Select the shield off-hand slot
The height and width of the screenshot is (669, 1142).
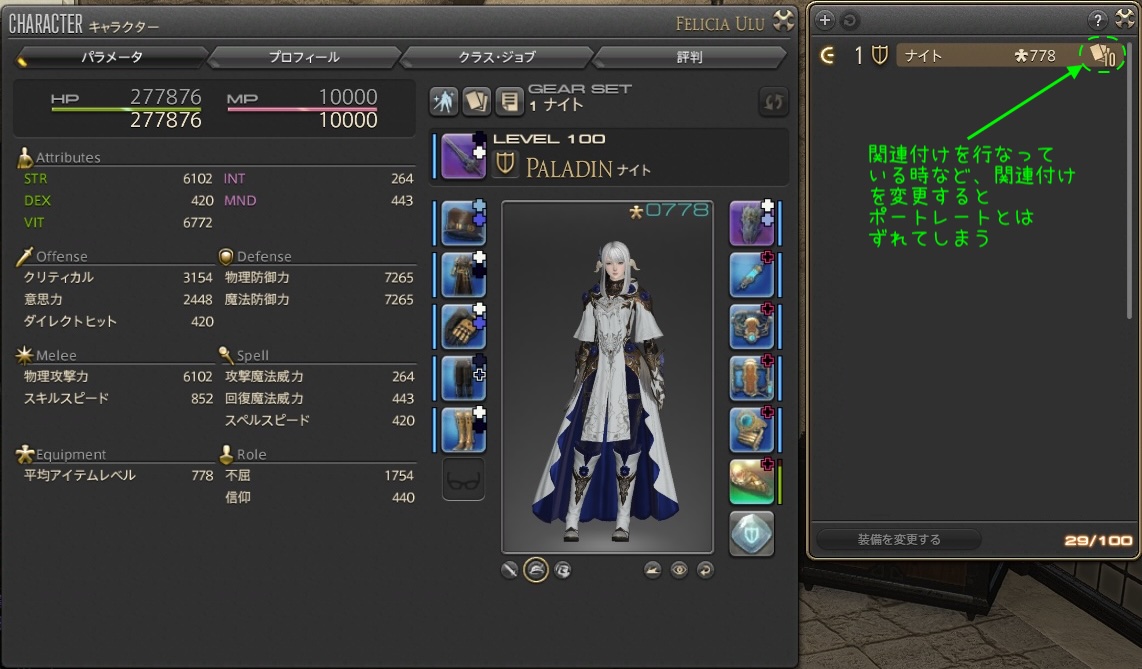(750, 222)
